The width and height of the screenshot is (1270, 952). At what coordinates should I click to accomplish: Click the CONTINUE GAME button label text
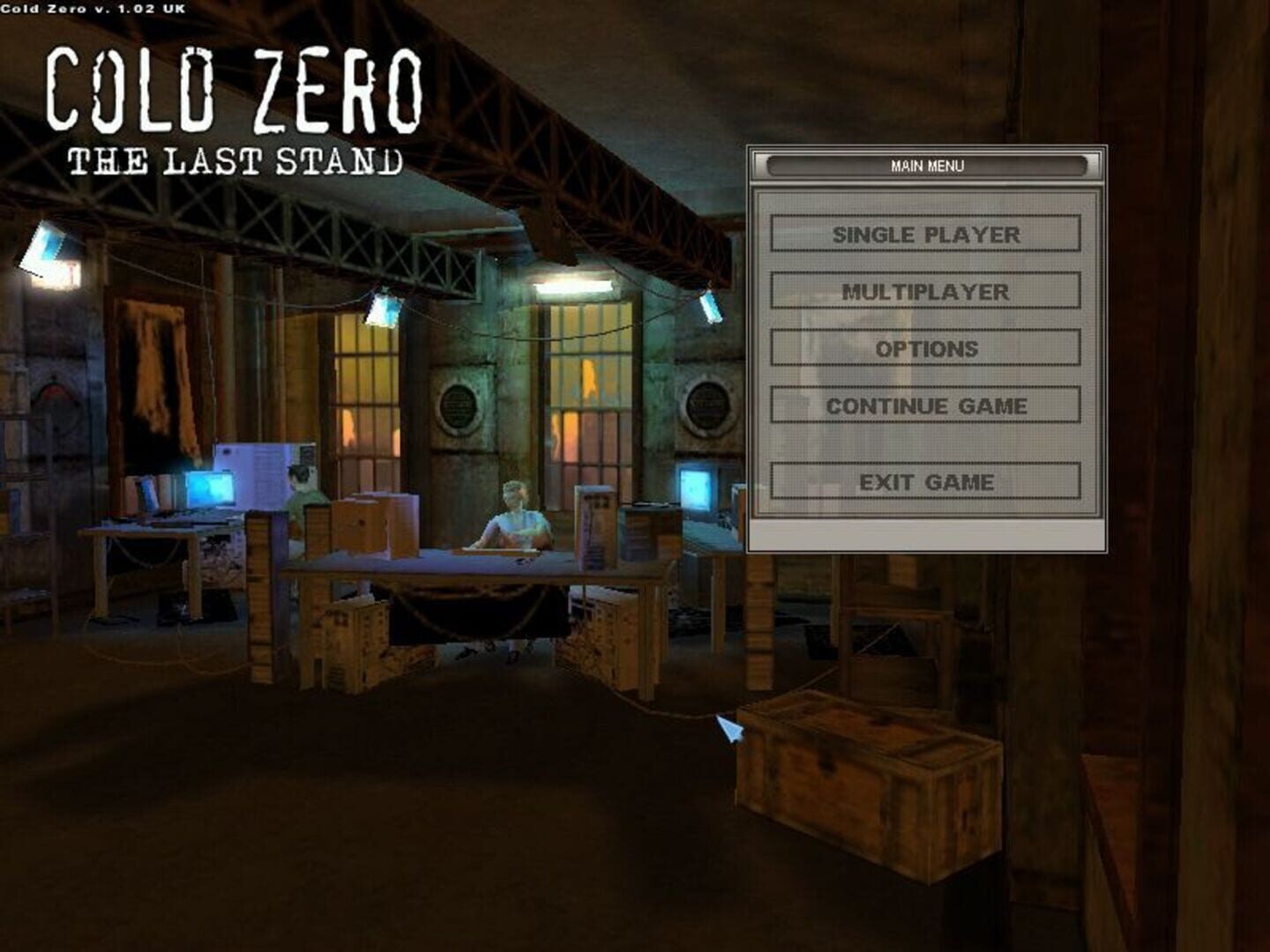point(928,406)
